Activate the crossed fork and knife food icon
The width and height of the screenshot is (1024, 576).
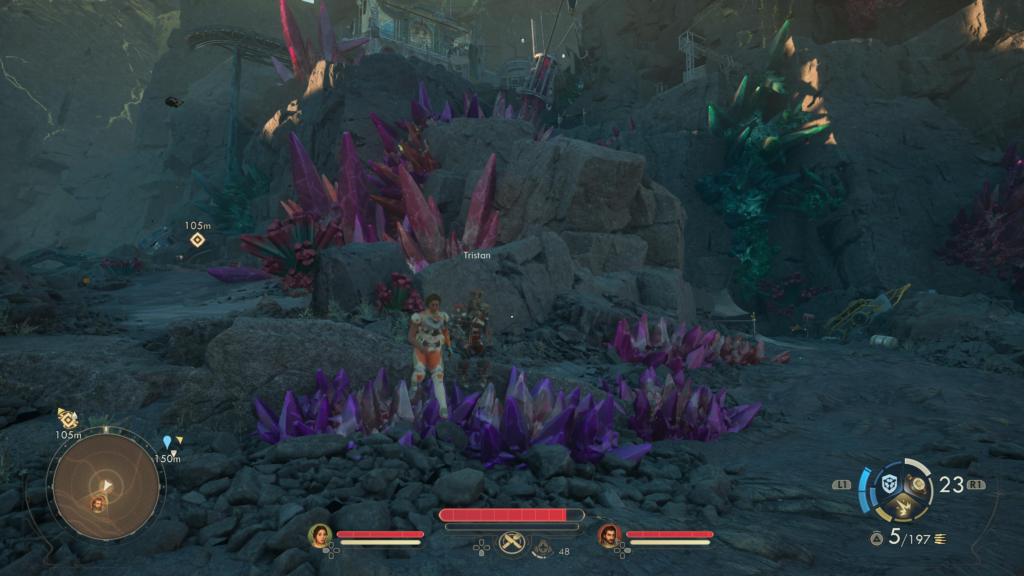pyautogui.click(x=511, y=542)
